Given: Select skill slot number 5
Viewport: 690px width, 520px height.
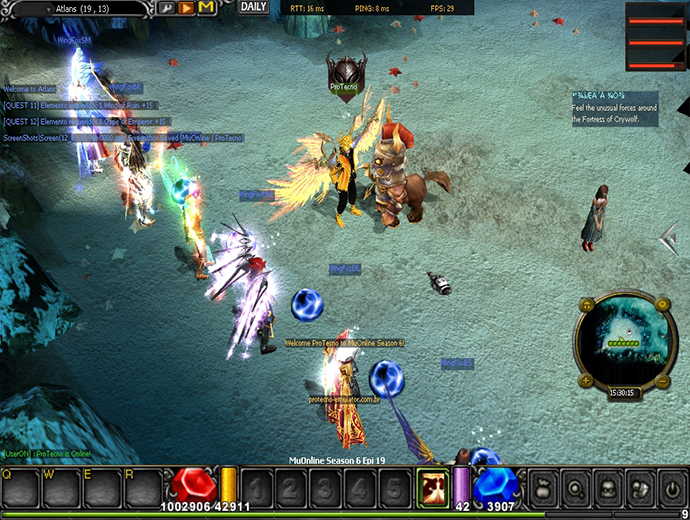Looking at the screenshot, I should (393, 490).
